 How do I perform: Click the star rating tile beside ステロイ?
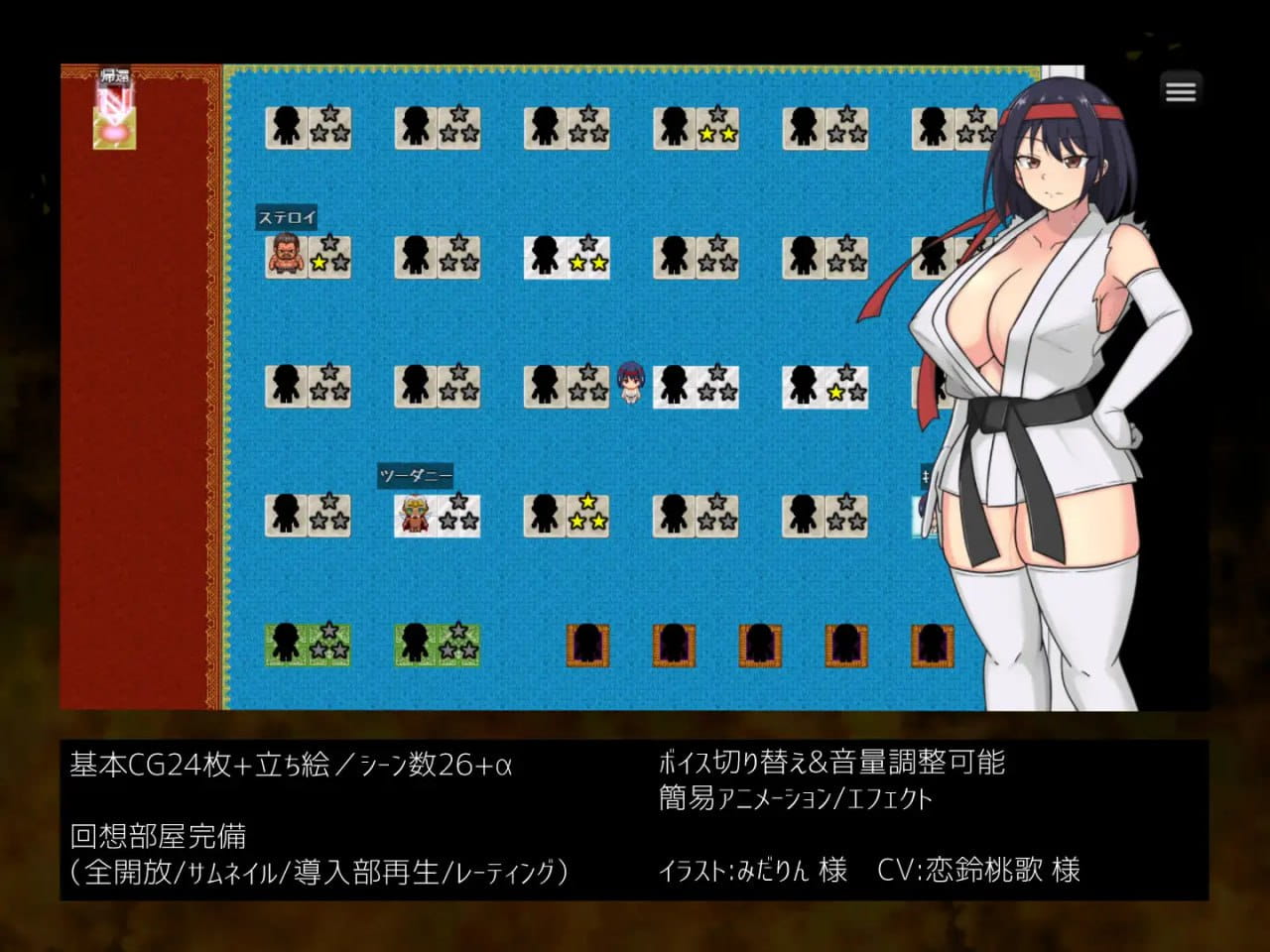click(x=328, y=256)
